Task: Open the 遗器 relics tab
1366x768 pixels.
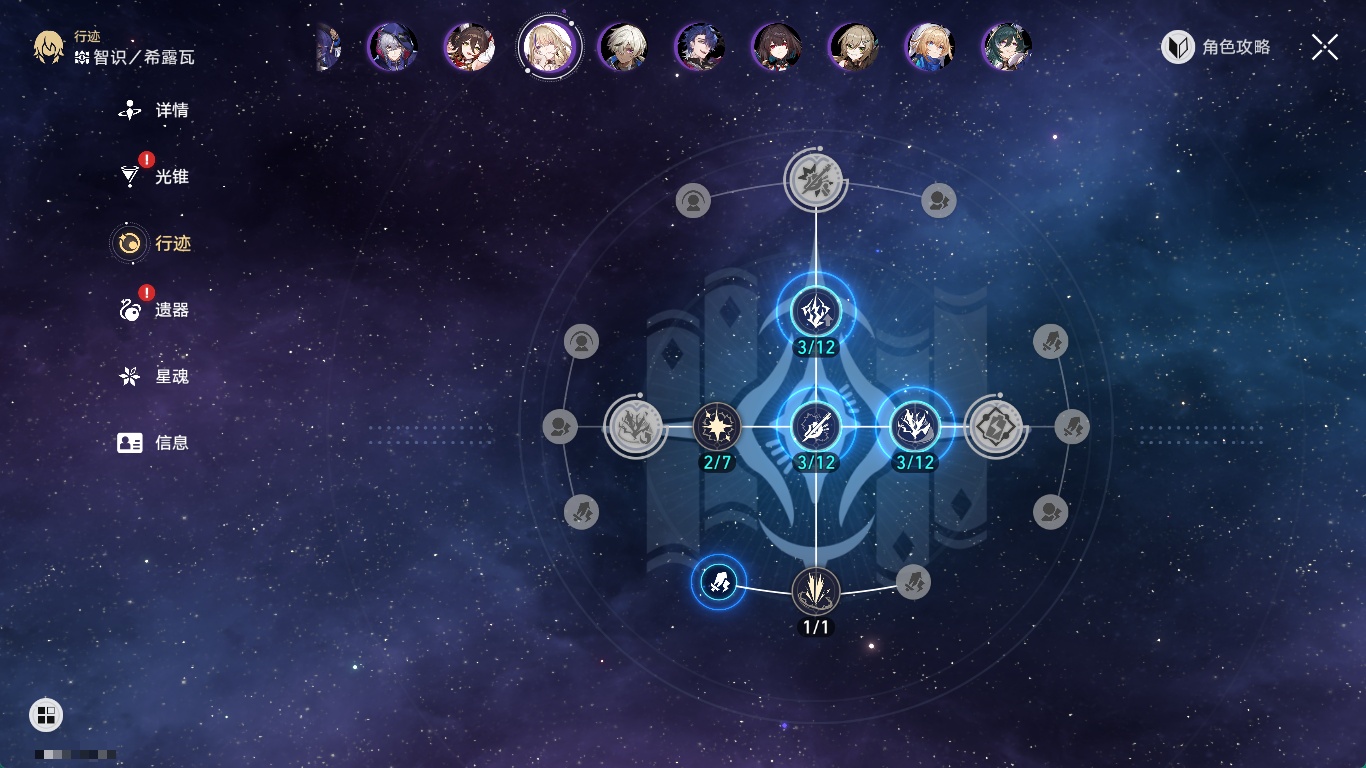Action: pos(154,310)
